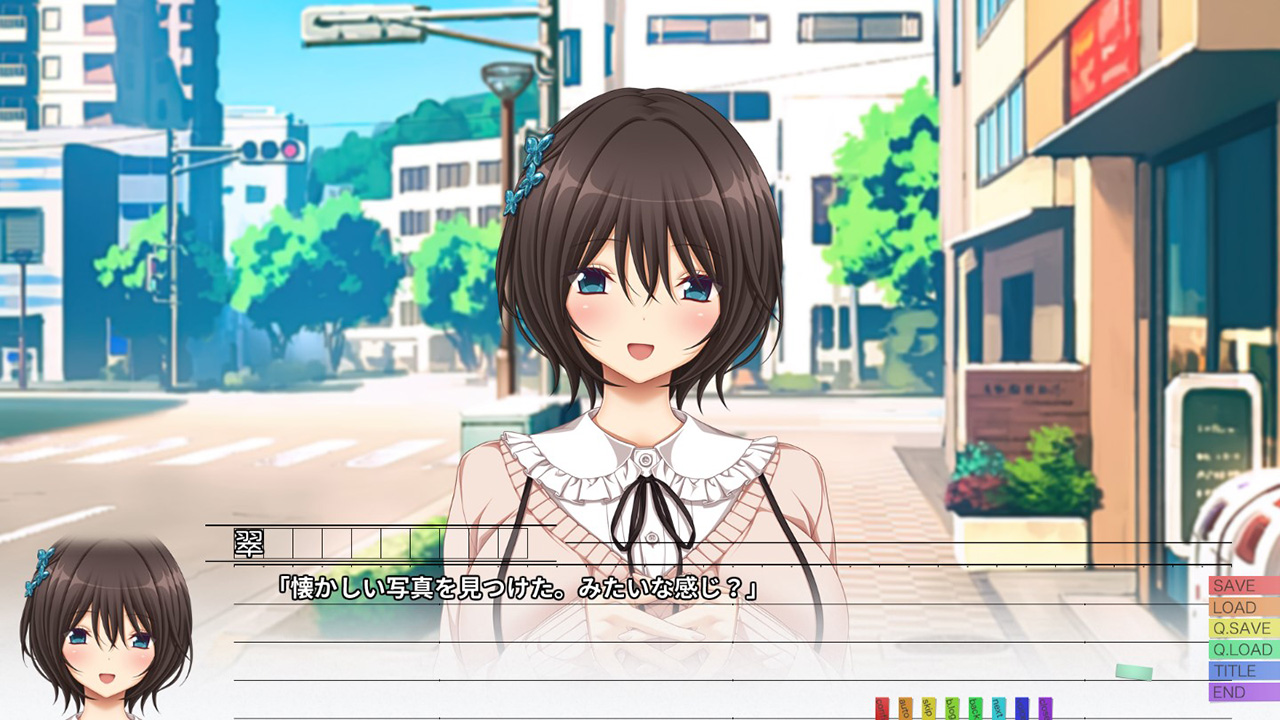Open the LOAD menu
This screenshot has height=720, width=1280.
[1243, 607]
